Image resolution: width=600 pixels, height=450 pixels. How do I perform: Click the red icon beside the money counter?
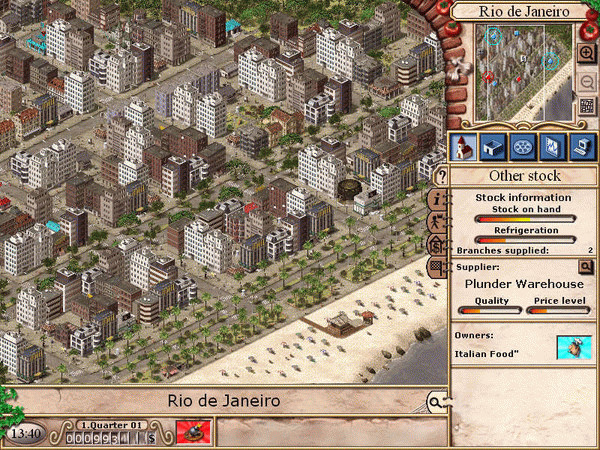coord(189,433)
